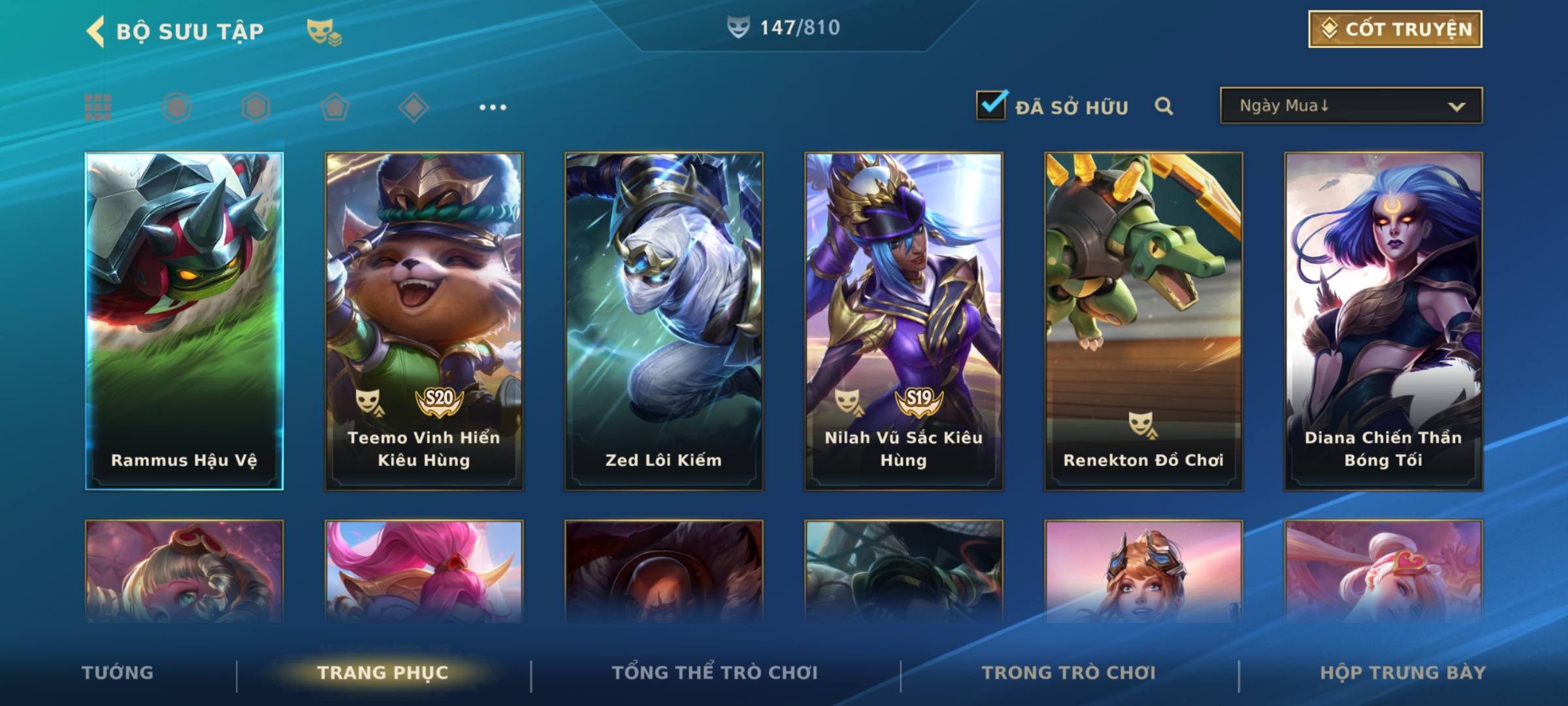The image size is (1568, 706).
Task: Show more filters via three-dot icon
Action: pos(493,107)
